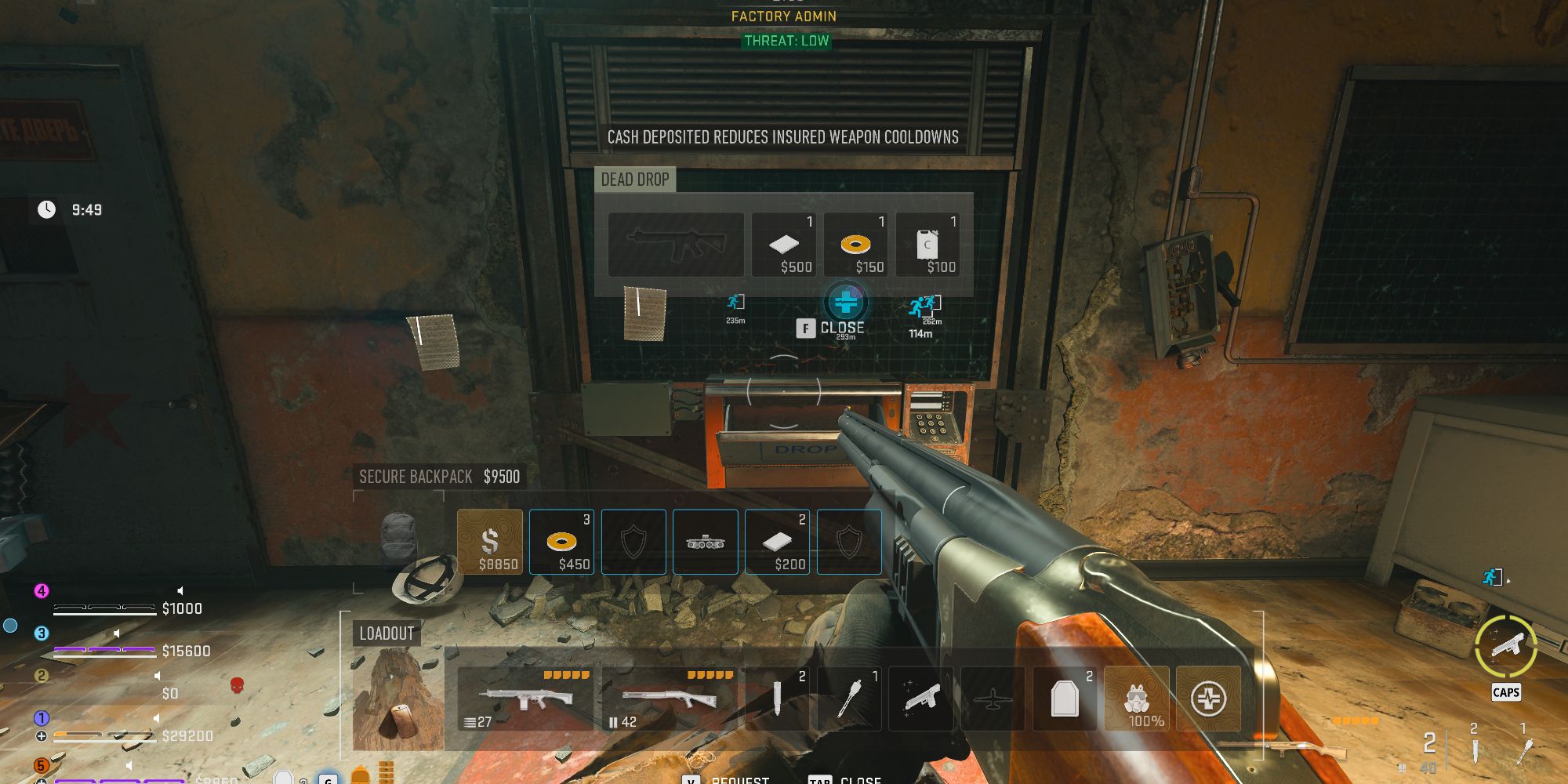Screen dimensions: 1568x784
Task: Select the gas mask at 100% durability
Action: coord(1138,699)
